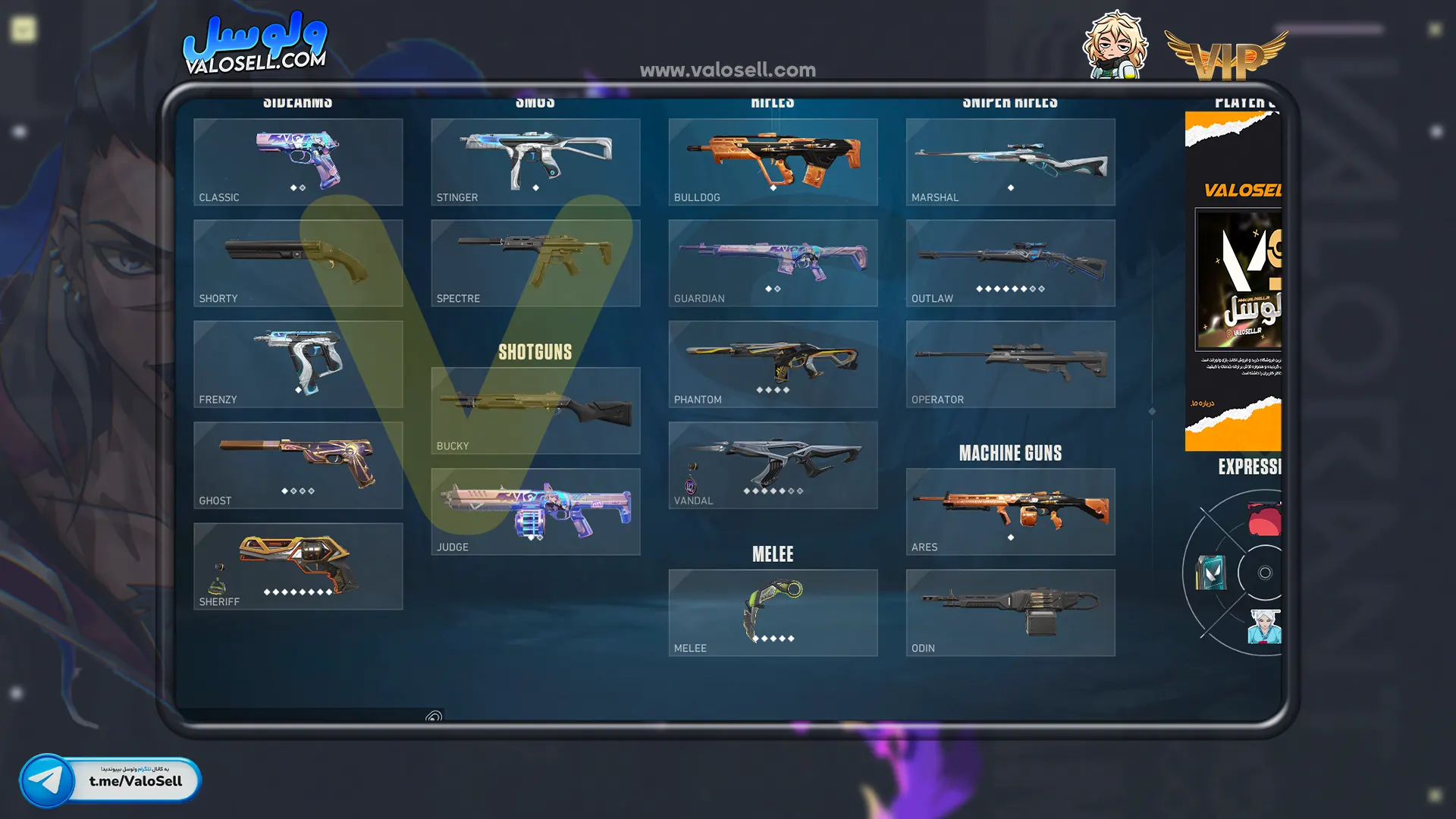Open the Bulldog rifle slot
The image size is (1456, 819).
click(773, 162)
